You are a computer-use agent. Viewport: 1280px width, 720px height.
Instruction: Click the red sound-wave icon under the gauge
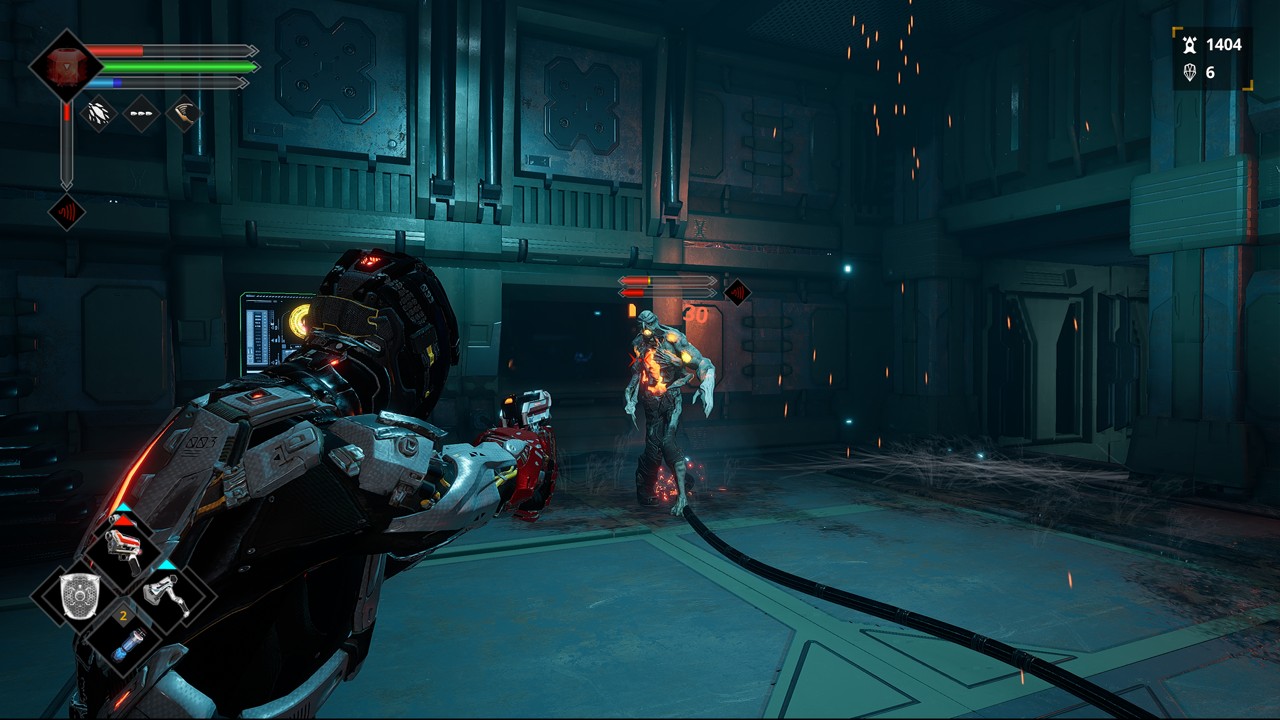click(x=67, y=212)
